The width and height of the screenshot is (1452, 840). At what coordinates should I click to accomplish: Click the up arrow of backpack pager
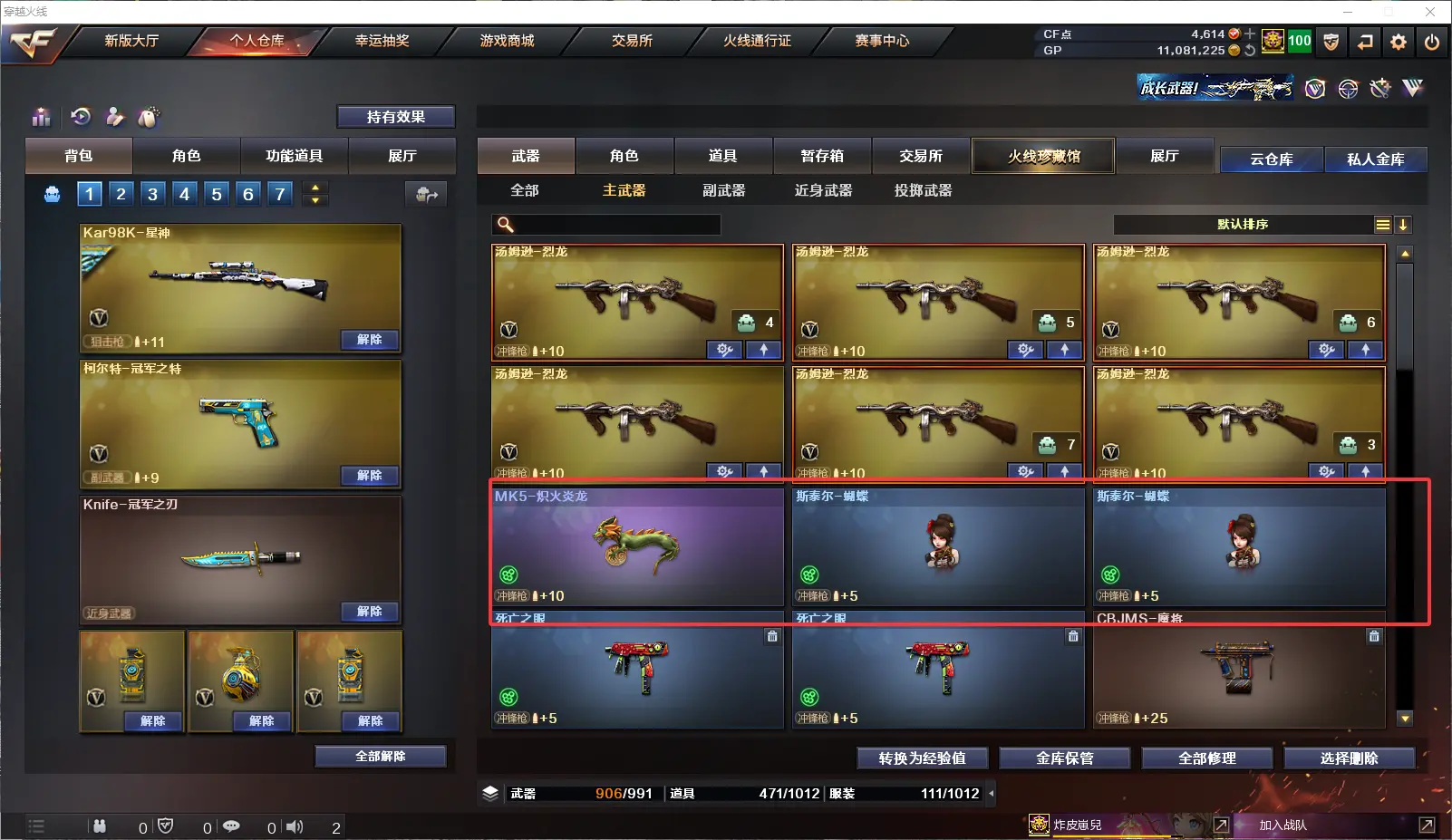[x=314, y=188]
